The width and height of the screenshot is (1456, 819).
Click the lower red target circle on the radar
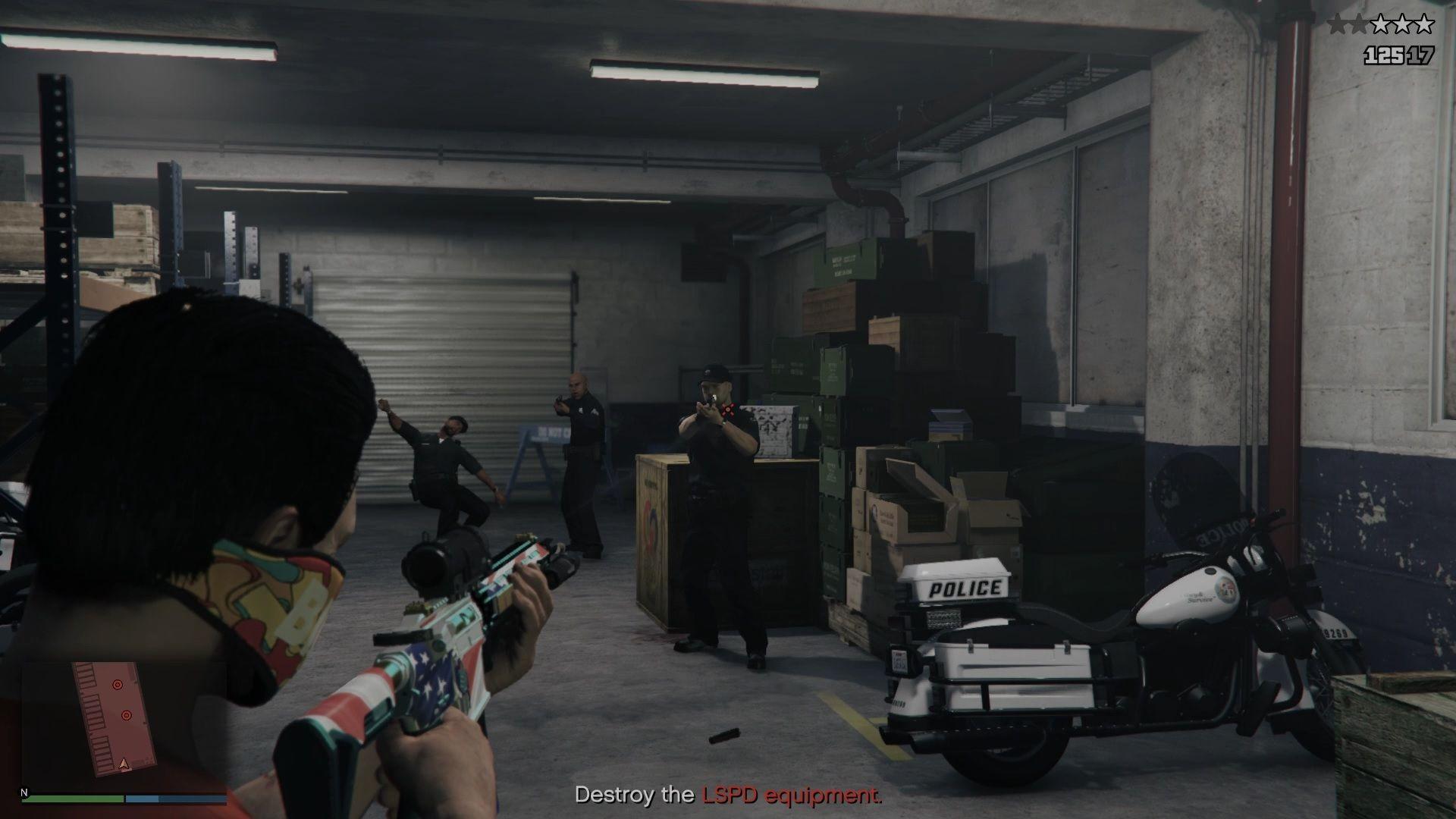point(127,714)
